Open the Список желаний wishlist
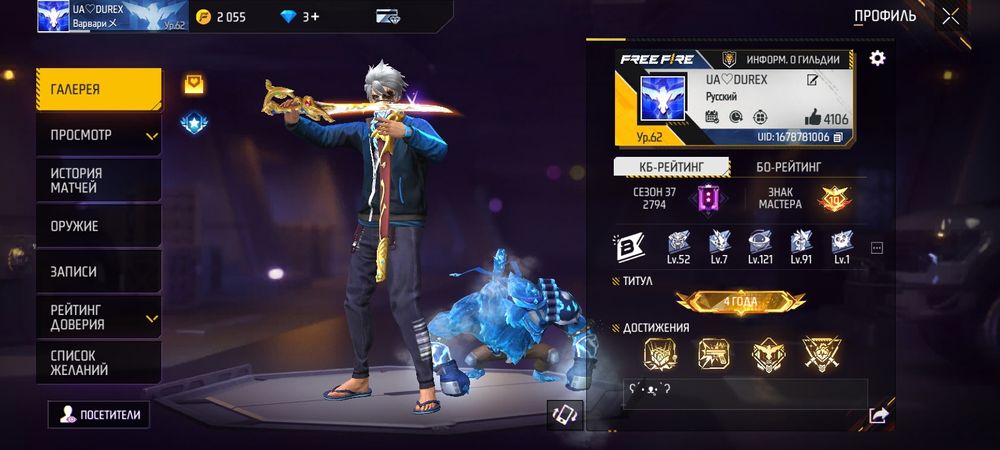Screen dimensions: 1000x450 (x=98, y=362)
